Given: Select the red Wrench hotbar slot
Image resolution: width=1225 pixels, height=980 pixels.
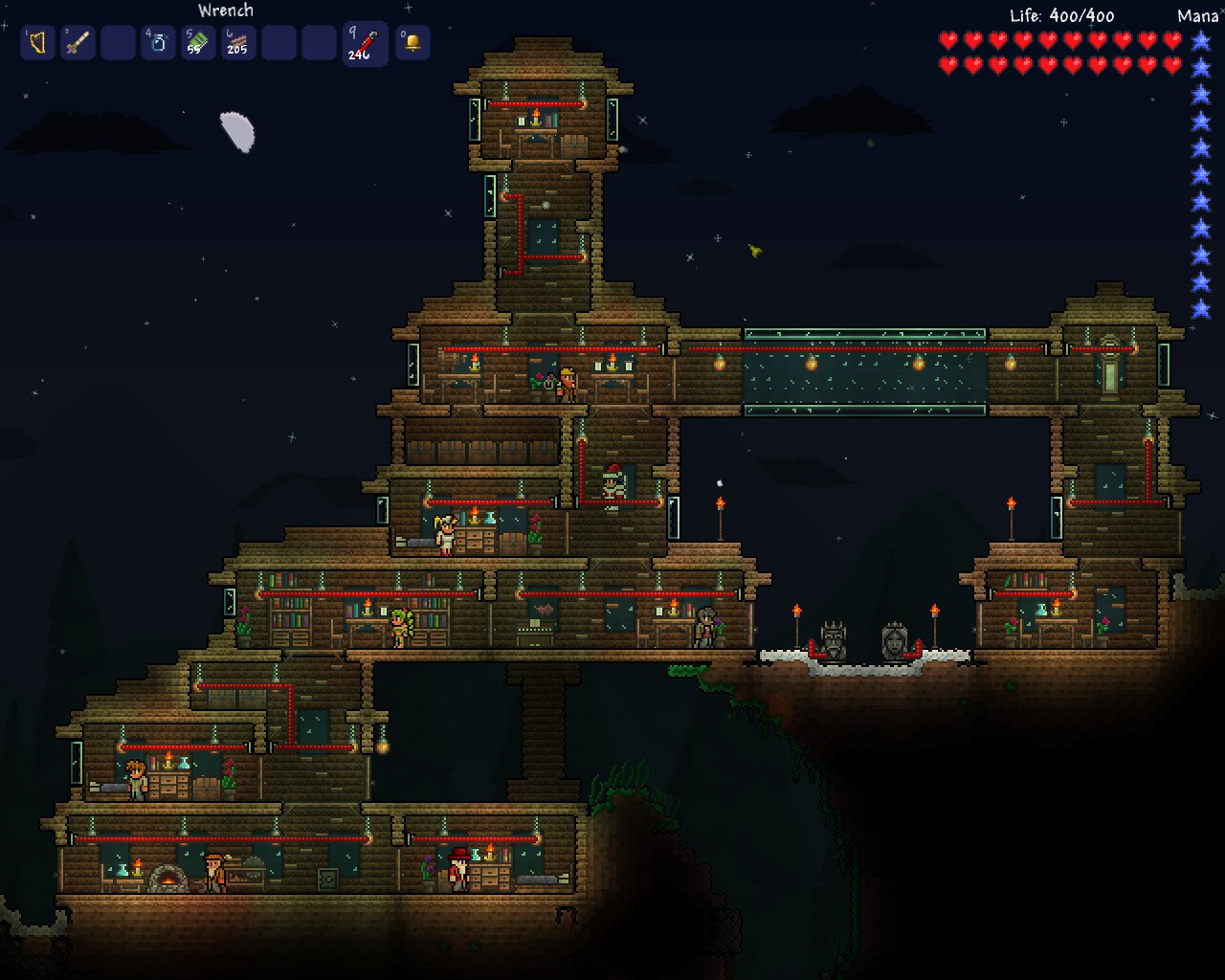Looking at the screenshot, I should click(365, 44).
